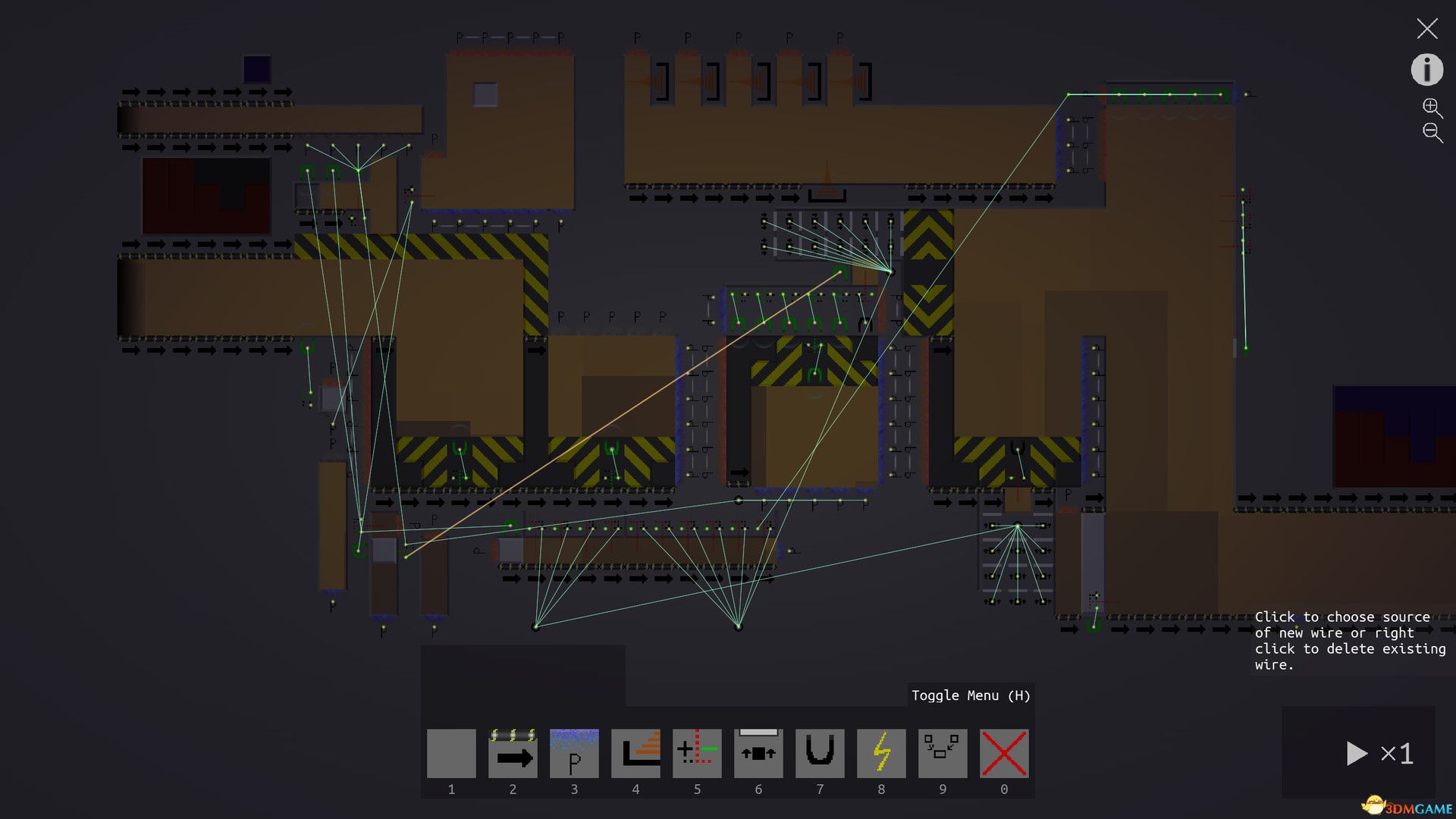This screenshot has height=819, width=1456.
Task: Select the piston tool in slot 6
Action: pyautogui.click(x=758, y=753)
